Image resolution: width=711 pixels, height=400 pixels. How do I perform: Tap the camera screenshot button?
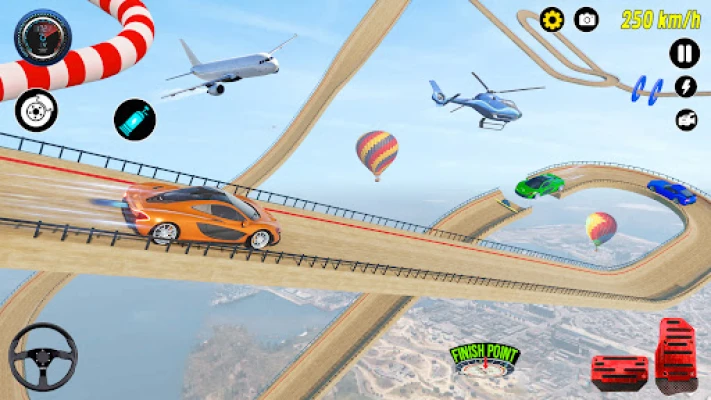(587, 20)
